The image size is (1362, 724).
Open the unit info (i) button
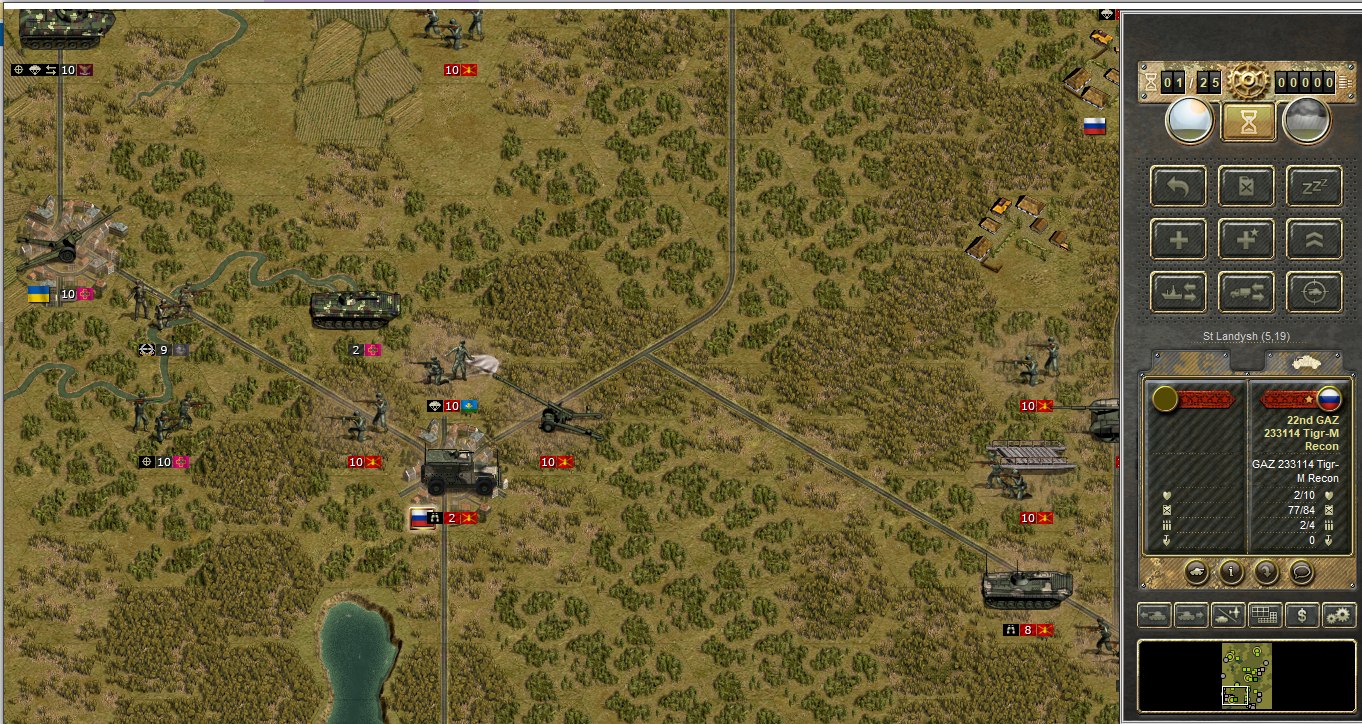click(x=1230, y=573)
